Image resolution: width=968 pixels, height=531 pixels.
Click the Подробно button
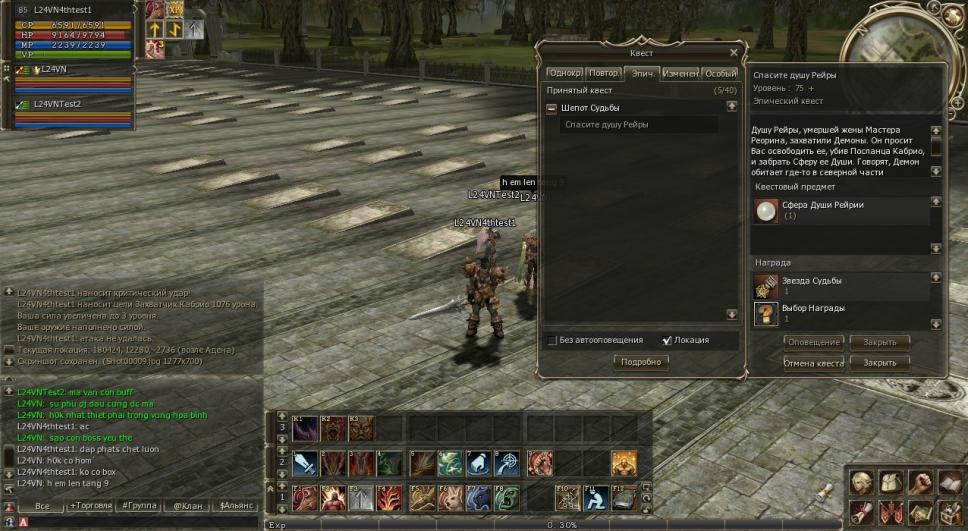(641, 362)
